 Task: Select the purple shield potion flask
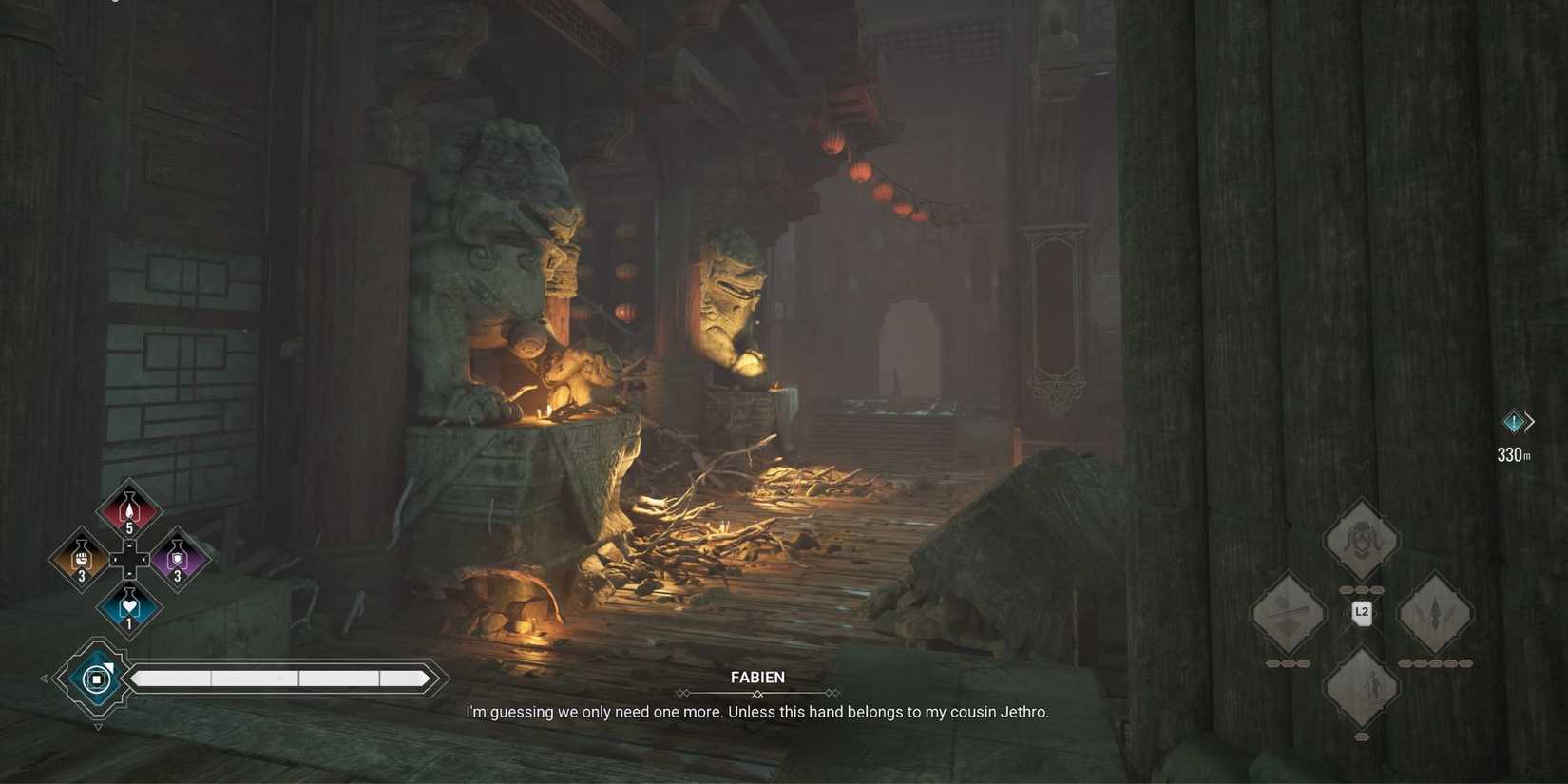click(x=178, y=559)
